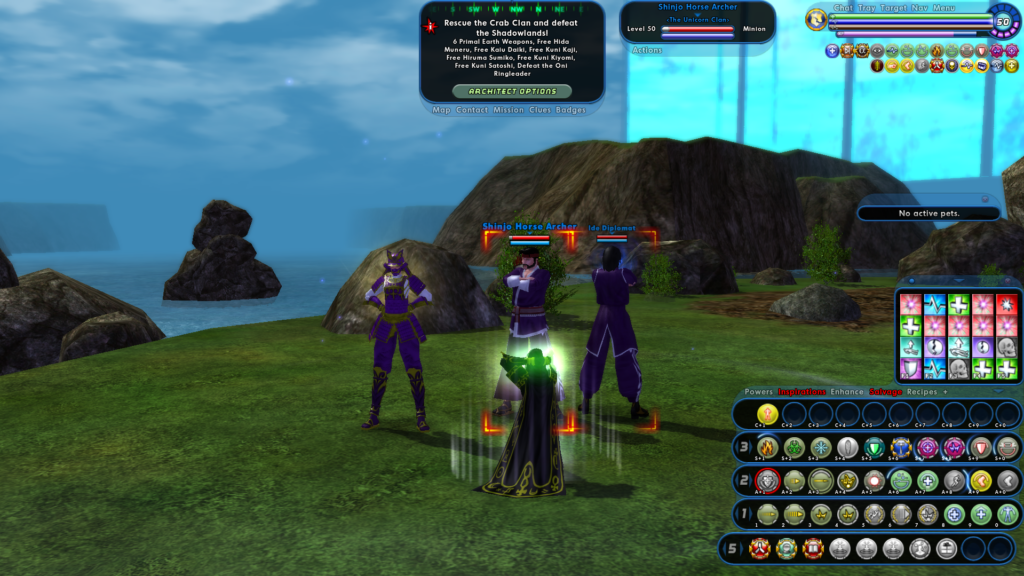
Task: Open the Contact window
Action: [472, 110]
